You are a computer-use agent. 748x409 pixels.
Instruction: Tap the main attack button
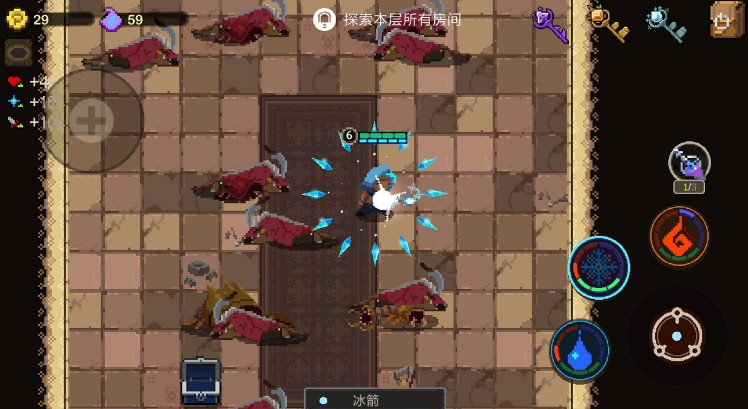[677, 337]
